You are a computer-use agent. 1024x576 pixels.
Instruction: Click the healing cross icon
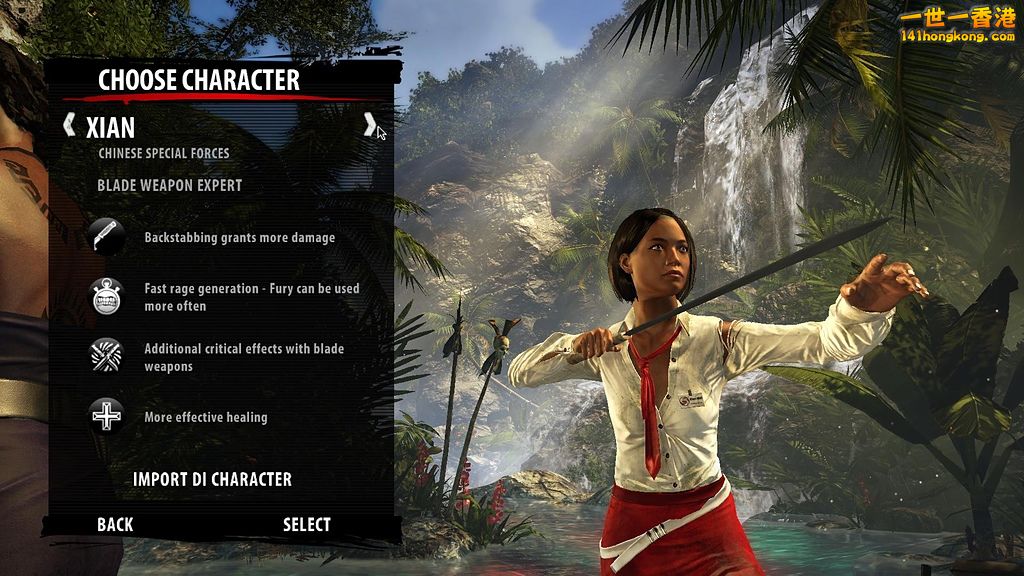tap(107, 416)
